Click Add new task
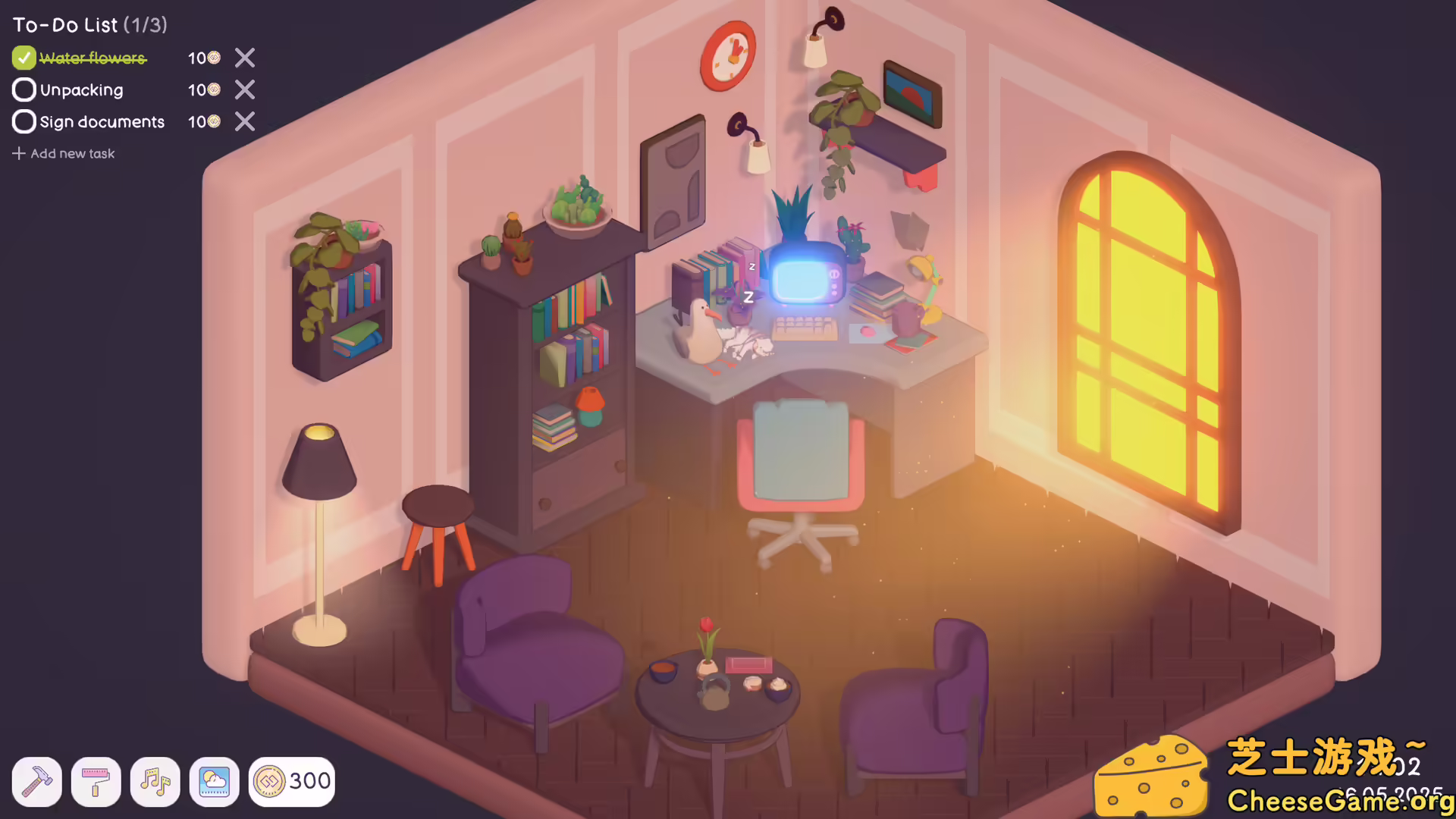 pyautogui.click(x=64, y=153)
